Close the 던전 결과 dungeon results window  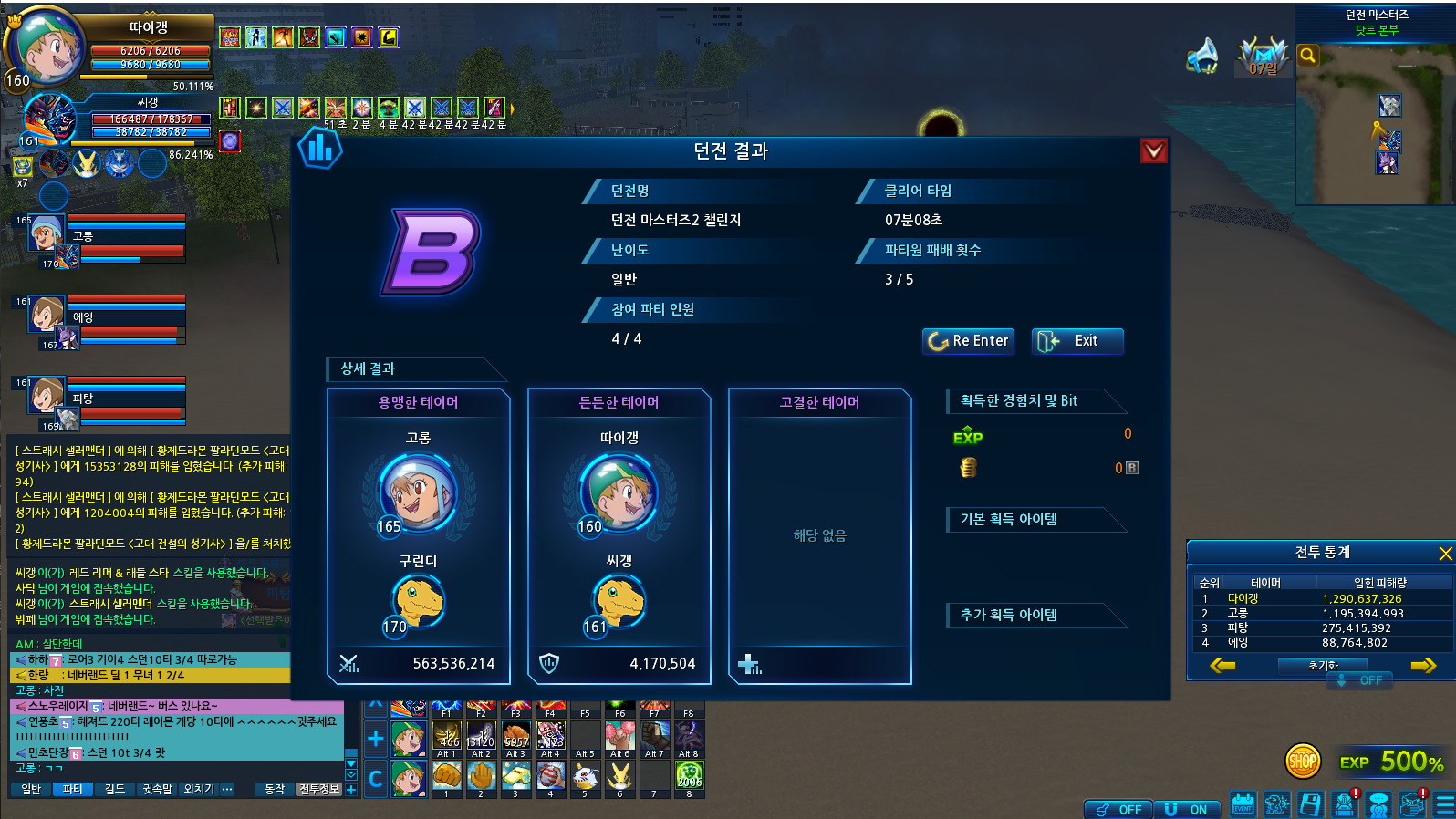point(1154,150)
